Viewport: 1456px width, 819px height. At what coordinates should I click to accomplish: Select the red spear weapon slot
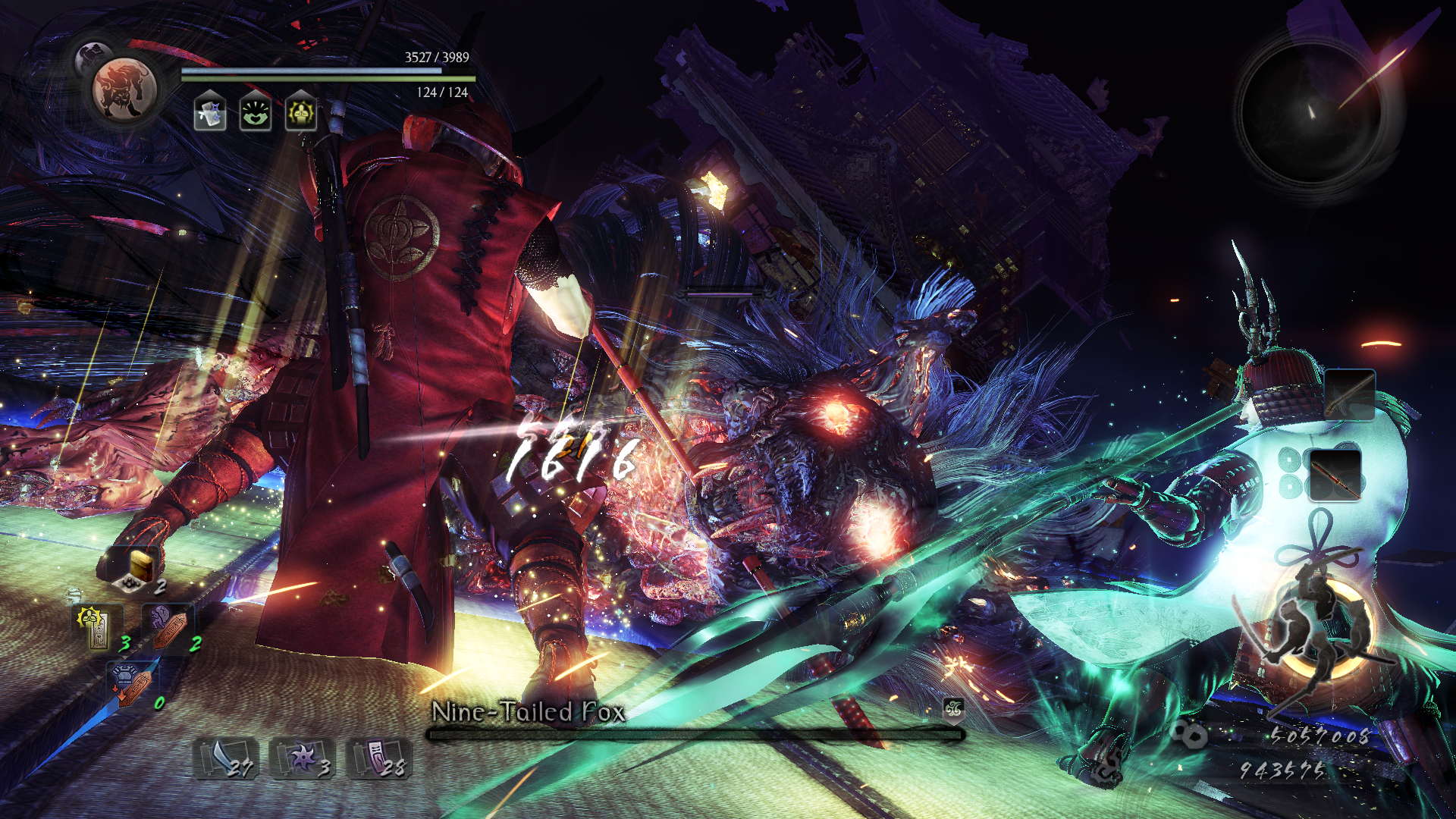[x=1335, y=475]
